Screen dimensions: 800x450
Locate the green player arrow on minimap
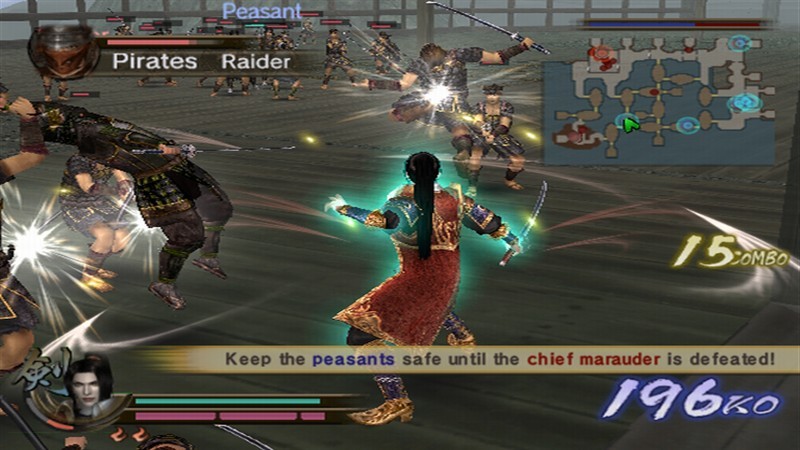point(629,123)
